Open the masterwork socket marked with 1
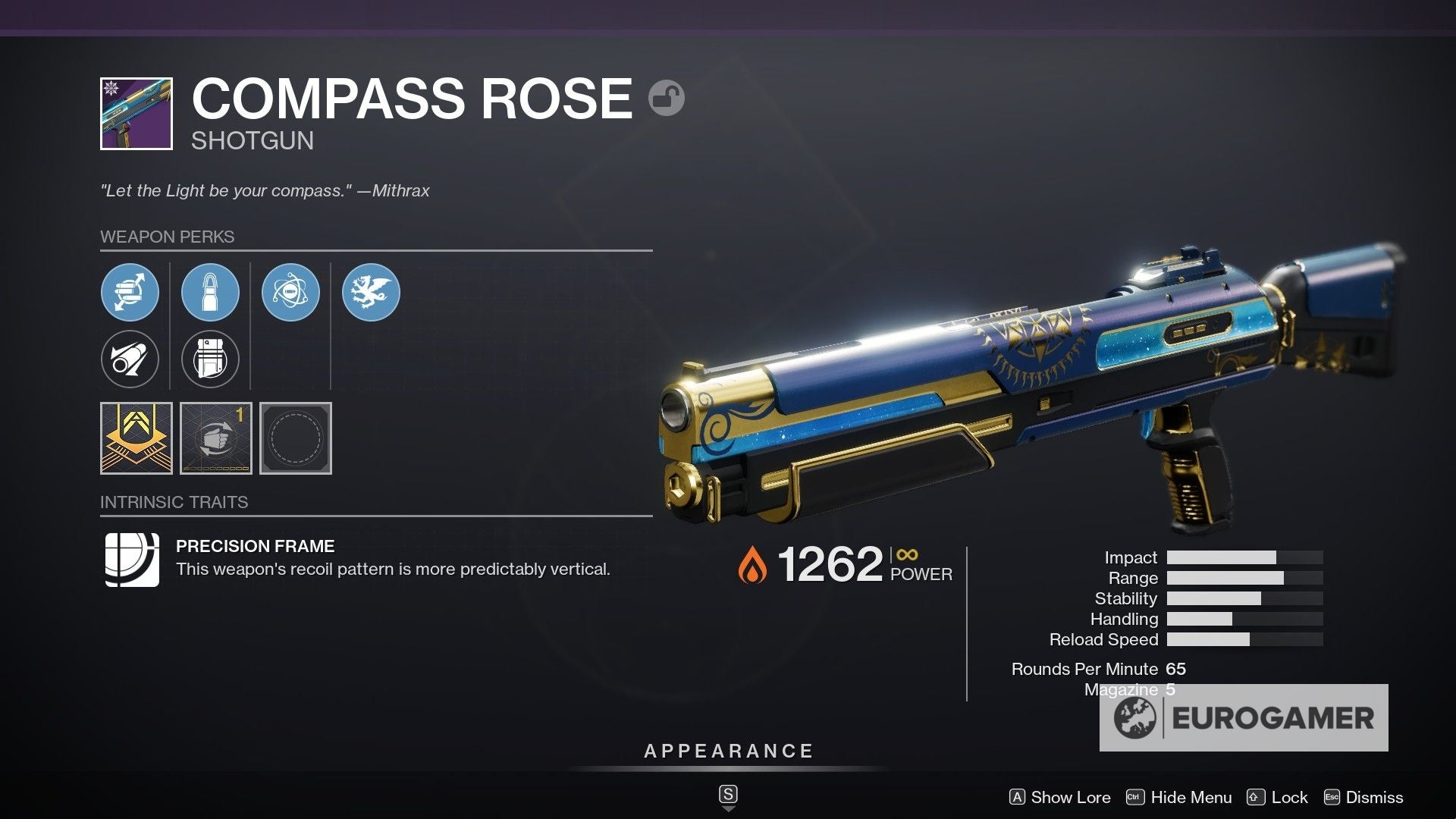This screenshot has height=819, width=1456. pos(214,438)
